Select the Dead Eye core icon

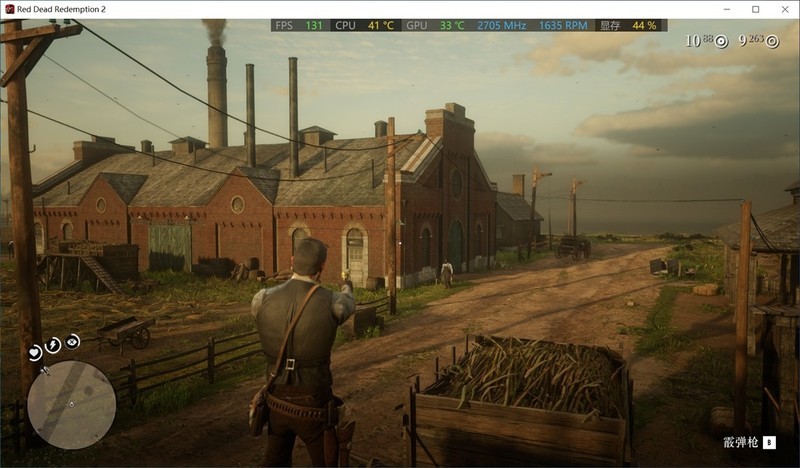pyautogui.click(x=73, y=341)
